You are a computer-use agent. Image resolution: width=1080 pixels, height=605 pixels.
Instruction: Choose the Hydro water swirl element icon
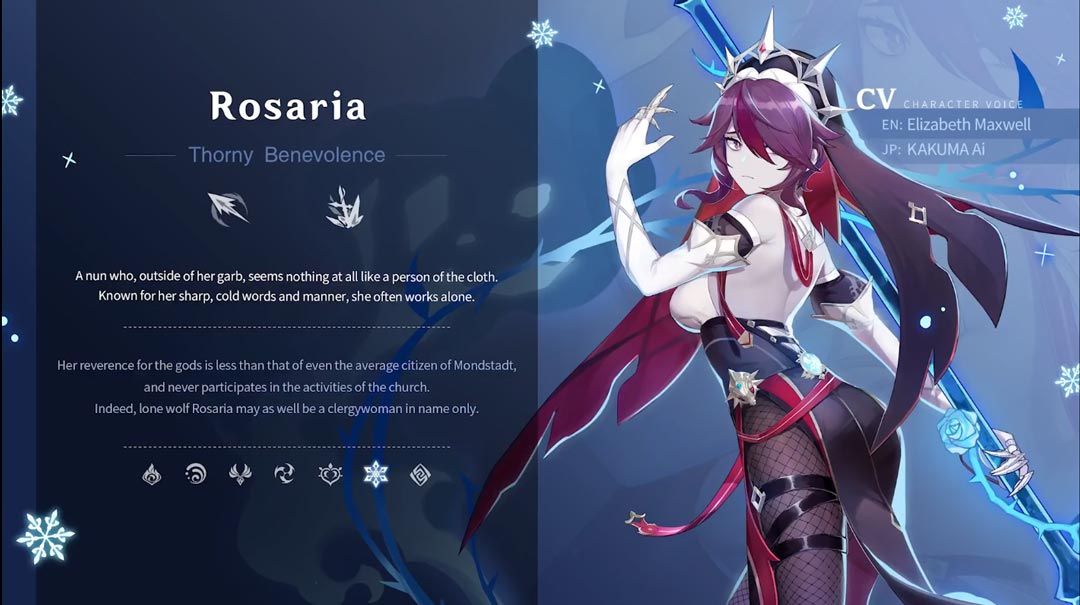196,474
